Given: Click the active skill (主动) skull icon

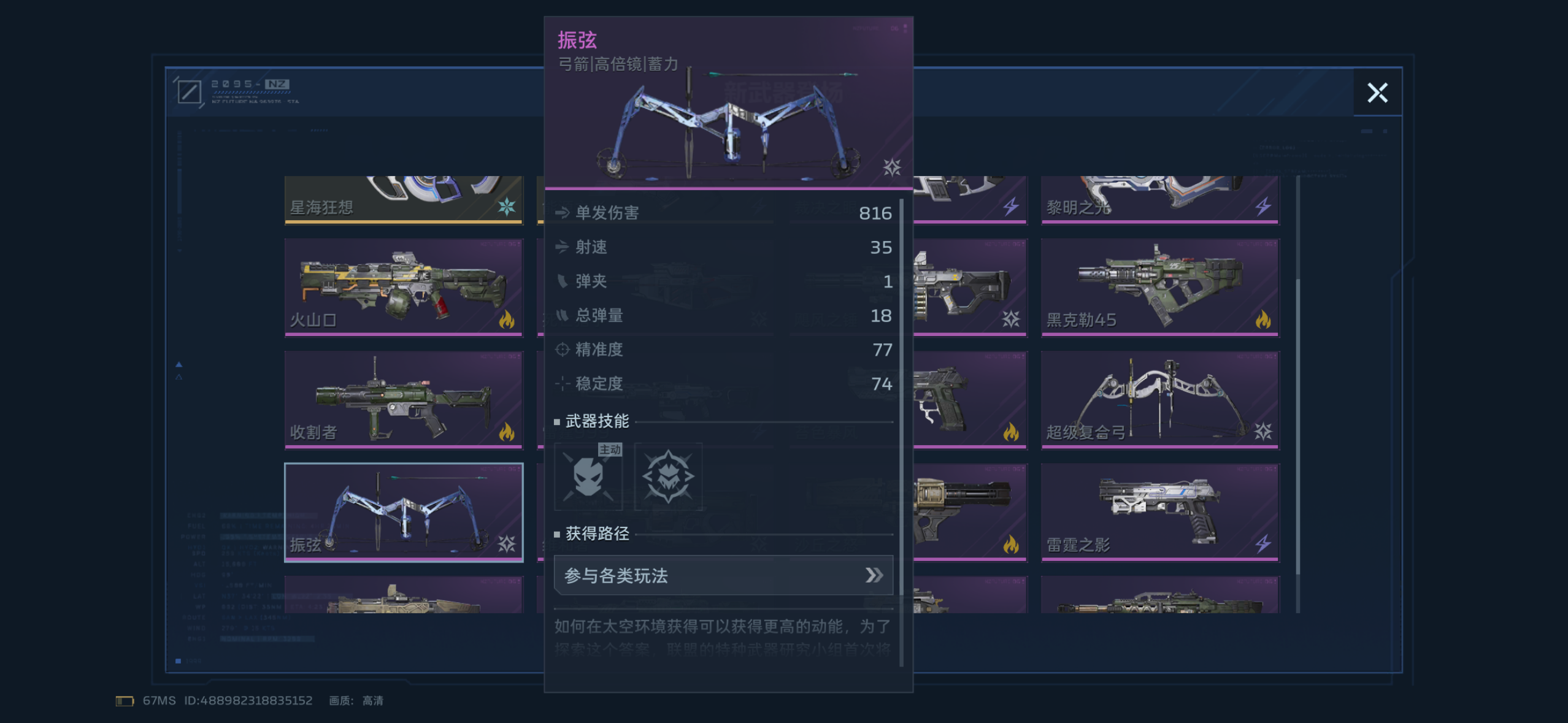Looking at the screenshot, I should point(588,477).
